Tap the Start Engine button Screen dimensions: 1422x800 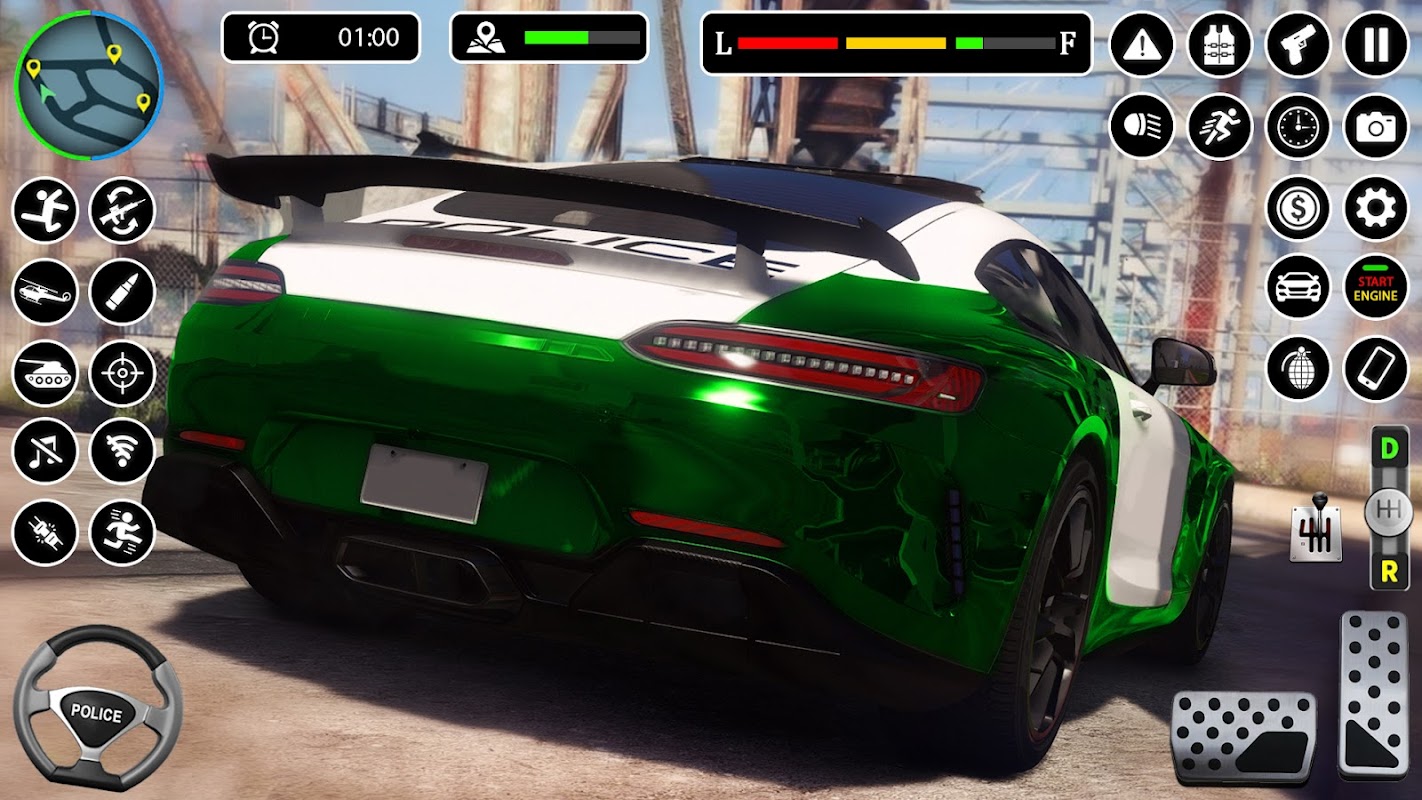coord(1376,289)
